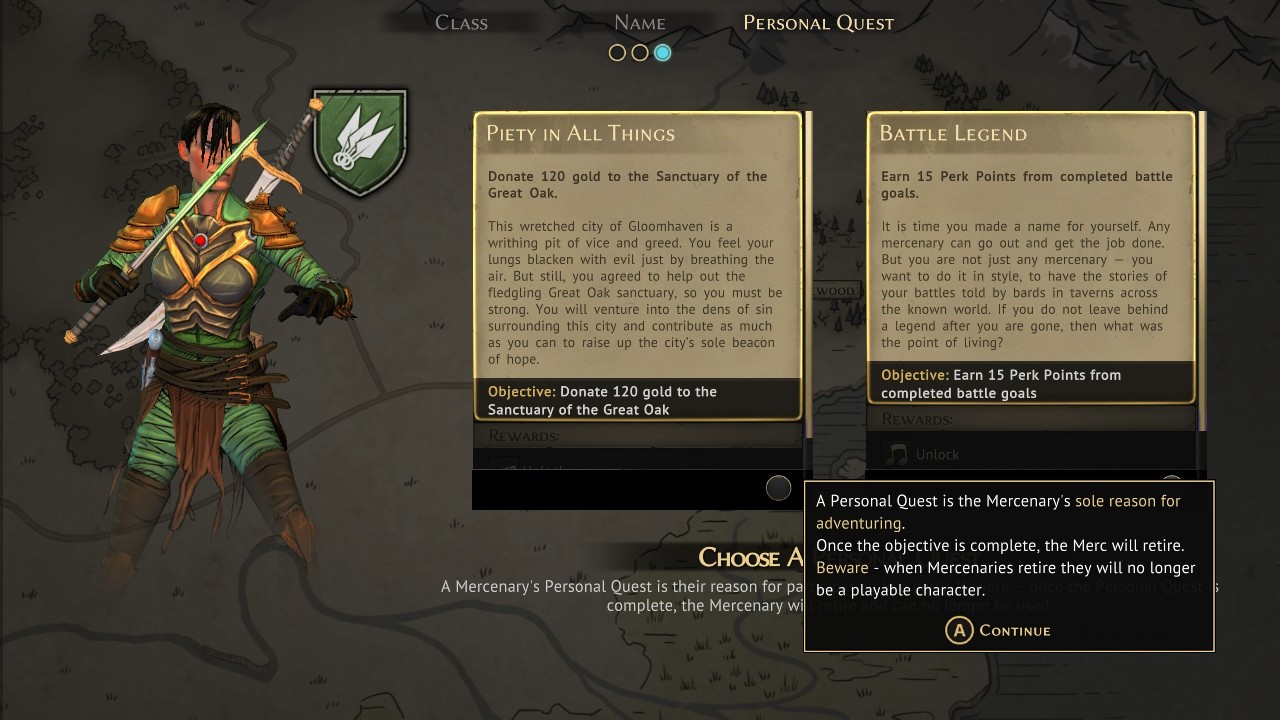Open the Personal Quest step tab

818,22
